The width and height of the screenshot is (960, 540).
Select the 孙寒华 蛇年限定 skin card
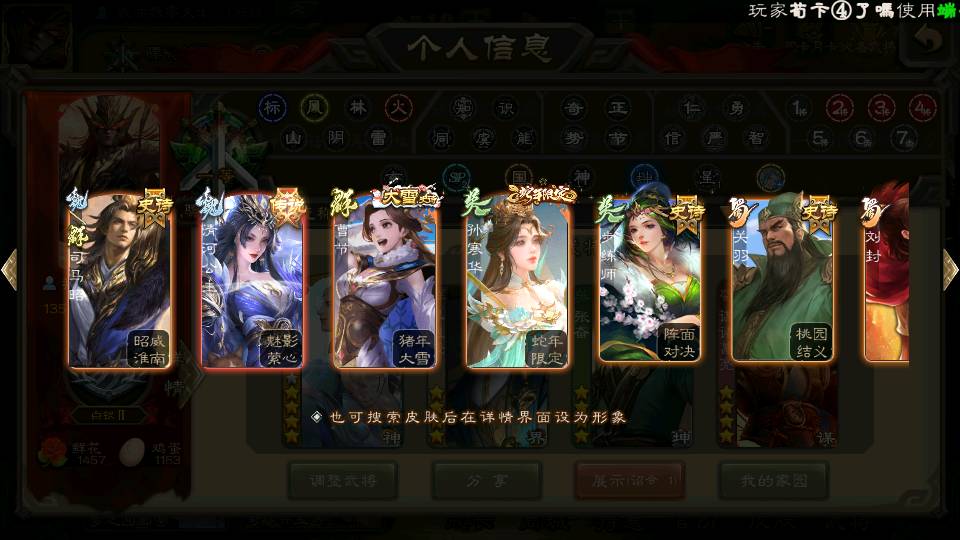tap(518, 279)
